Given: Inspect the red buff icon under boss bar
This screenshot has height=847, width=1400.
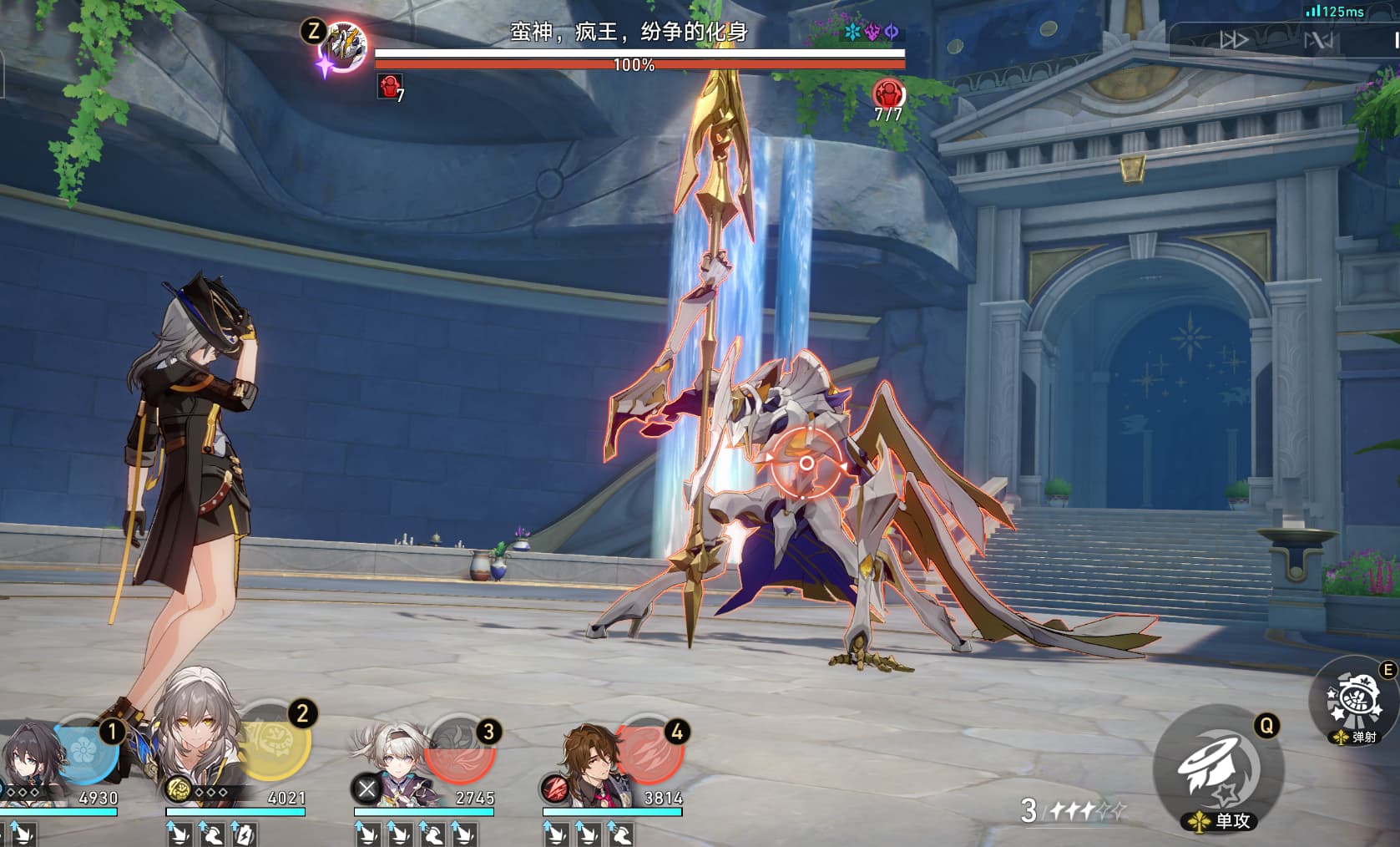Looking at the screenshot, I should click(x=389, y=85).
